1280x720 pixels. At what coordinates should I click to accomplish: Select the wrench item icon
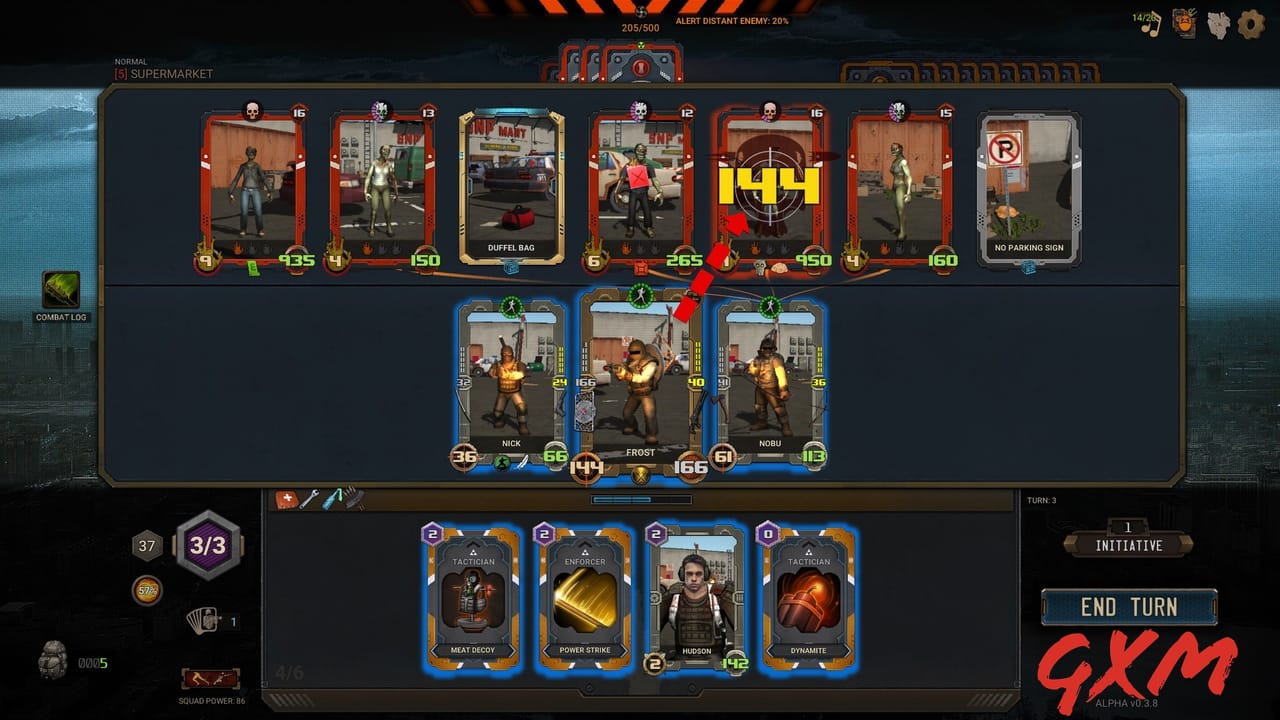click(309, 498)
